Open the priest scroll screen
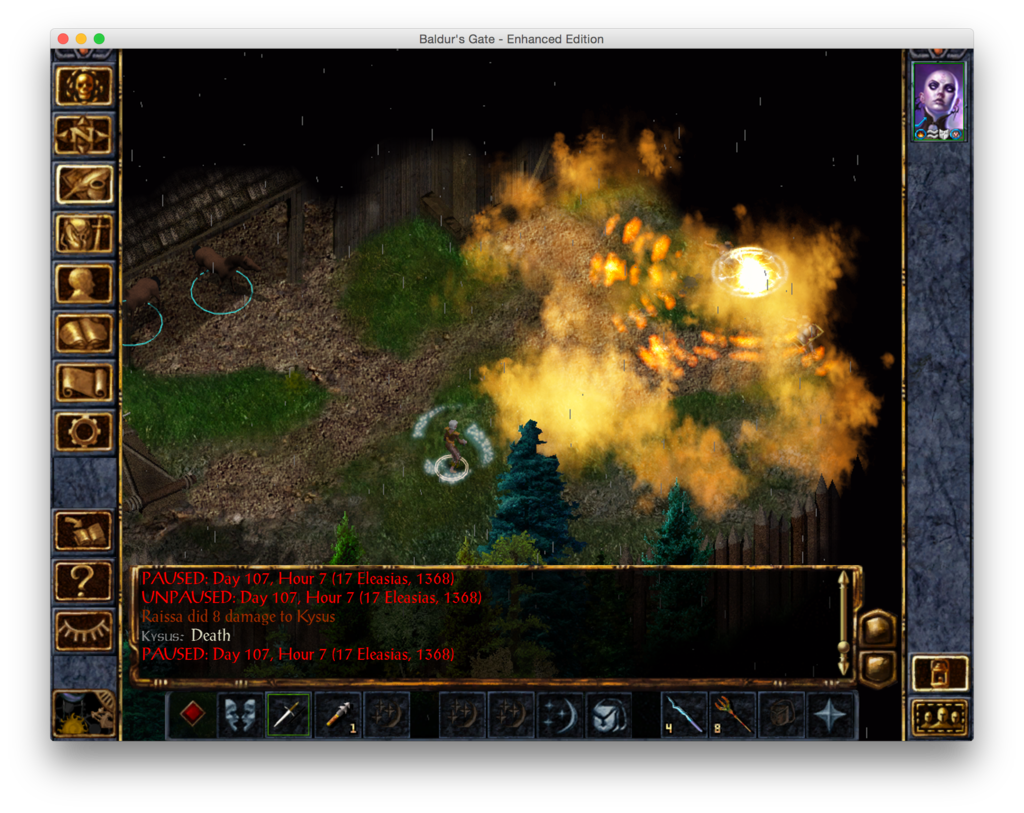 click(84, 382)
